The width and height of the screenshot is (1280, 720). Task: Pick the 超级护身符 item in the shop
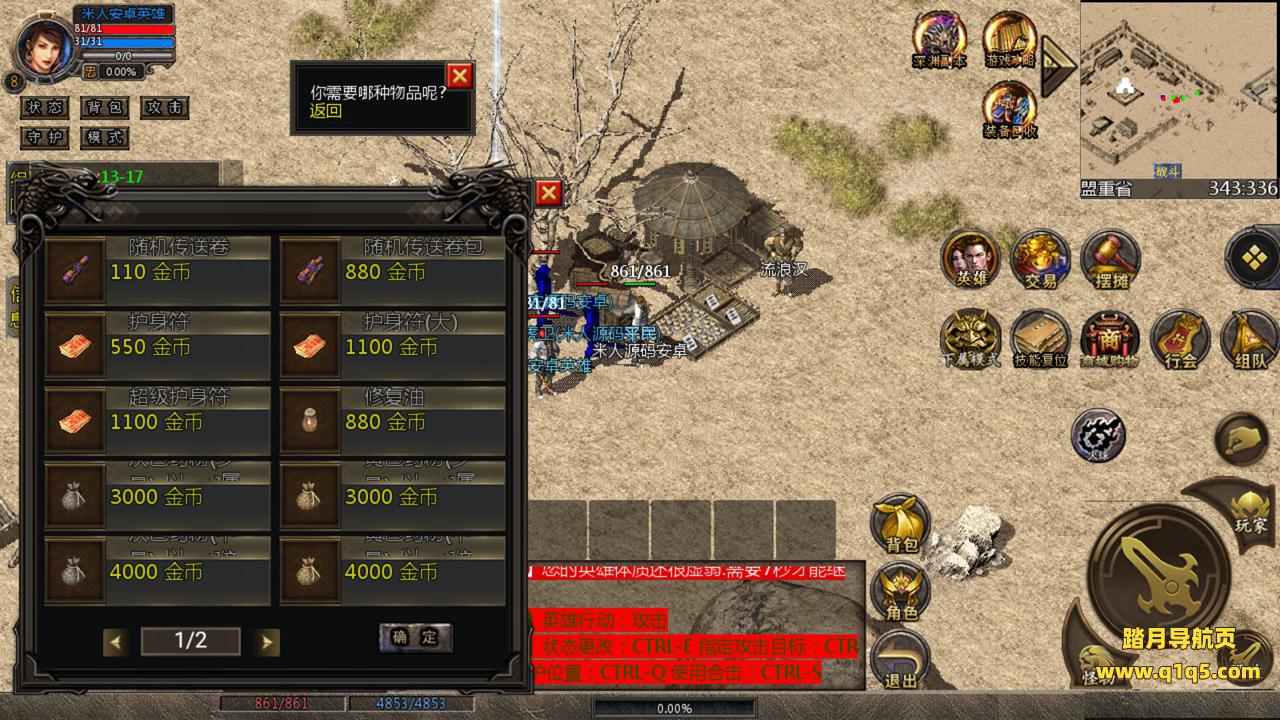tap(157, 421)
